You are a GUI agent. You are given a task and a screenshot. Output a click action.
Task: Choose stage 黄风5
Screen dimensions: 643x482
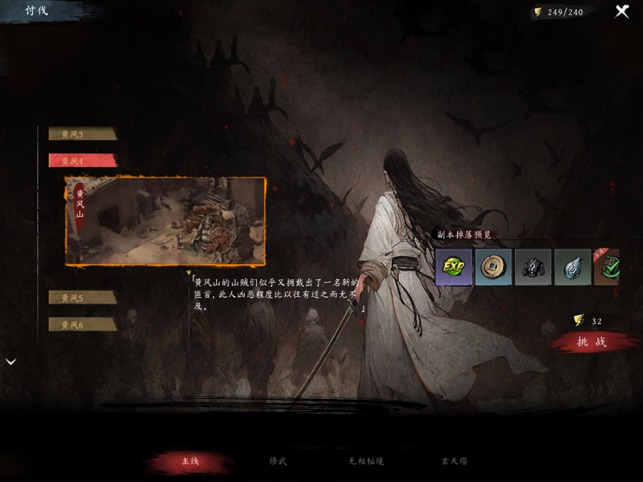click(82, 298)
